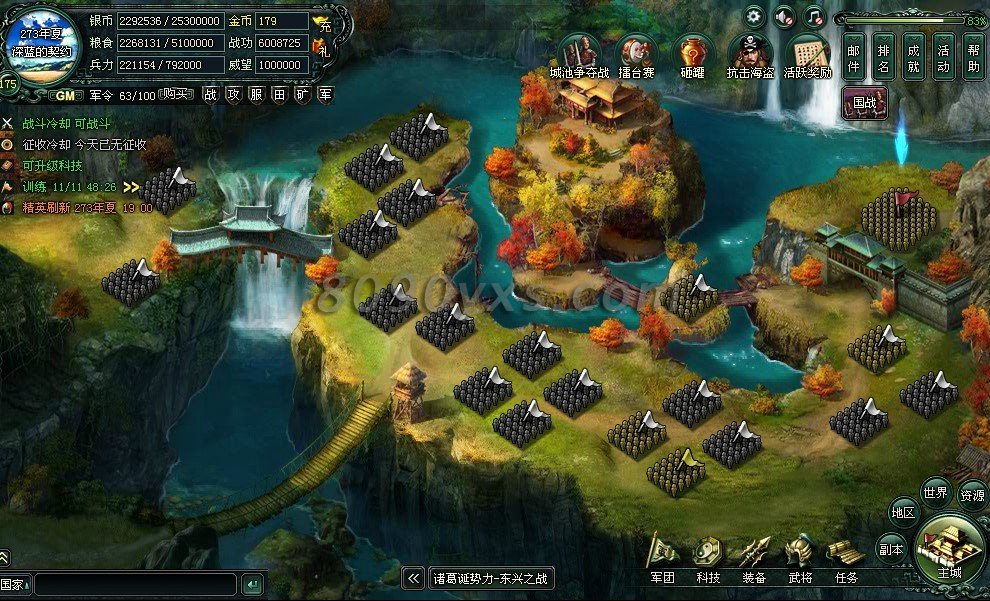
Task: Open the 砸罐 jar smashing event
Action: tap(692, 53)
